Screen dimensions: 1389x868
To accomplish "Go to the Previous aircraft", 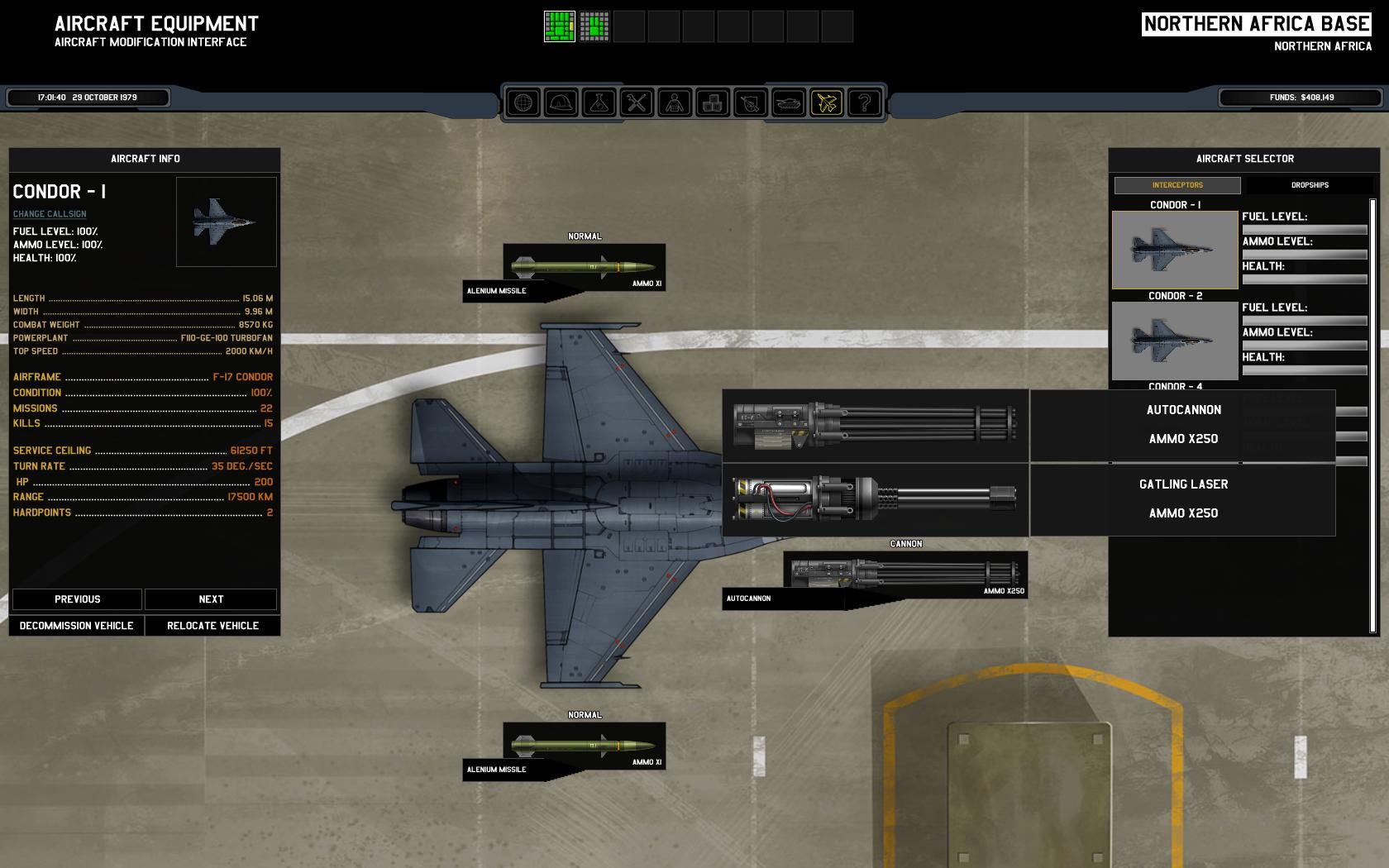I will tap(77, 599).
